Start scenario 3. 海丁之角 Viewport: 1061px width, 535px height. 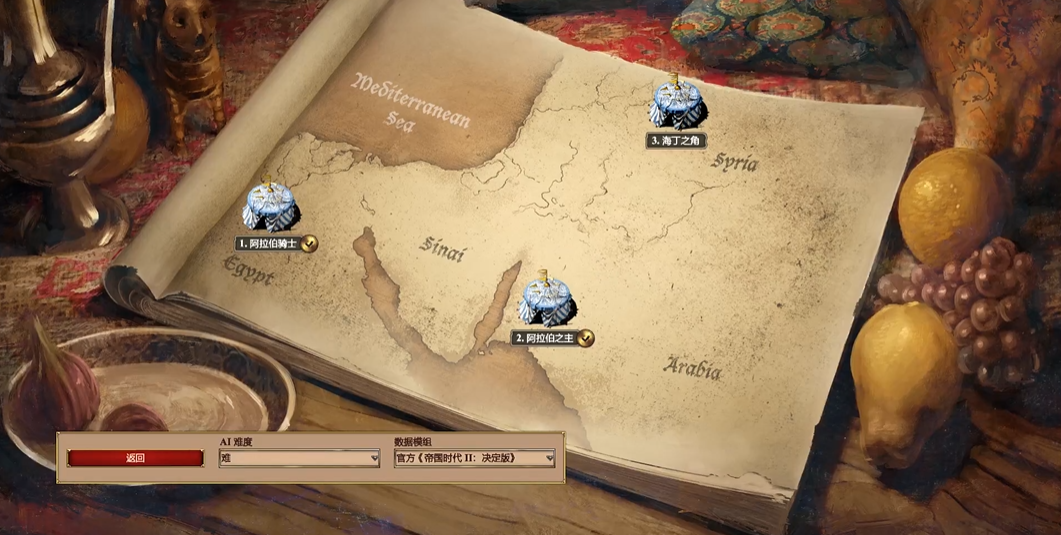click(x=676, y=104)
